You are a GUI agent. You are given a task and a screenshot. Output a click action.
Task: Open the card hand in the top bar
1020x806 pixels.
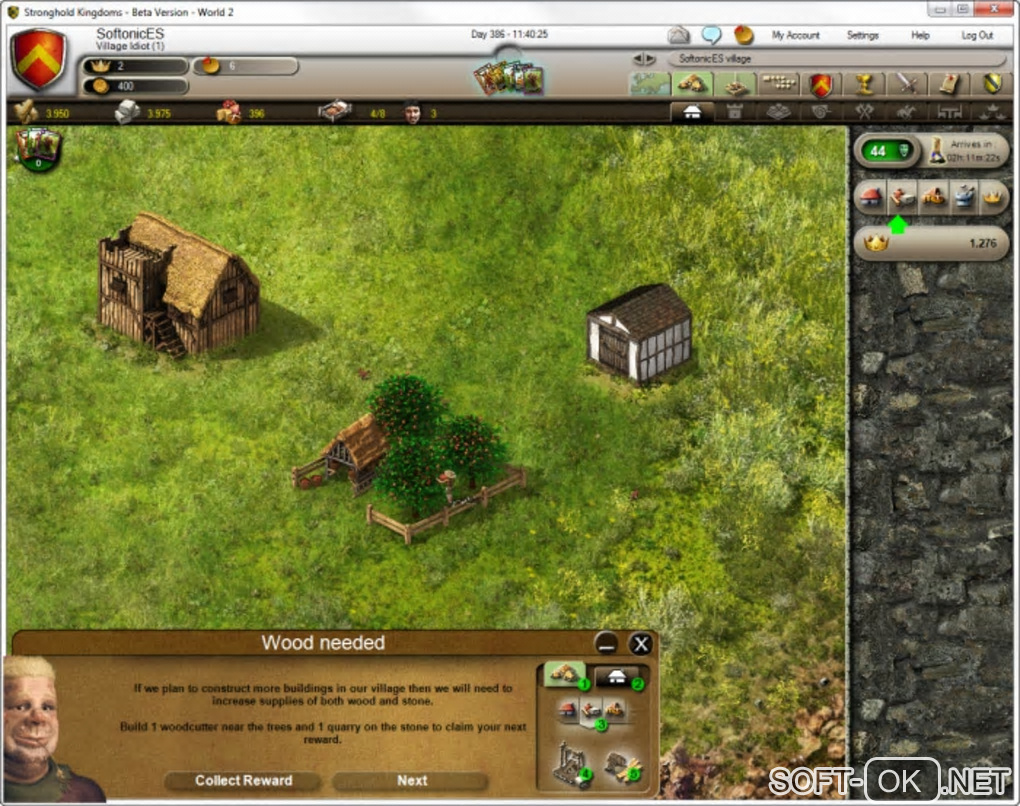508,78
